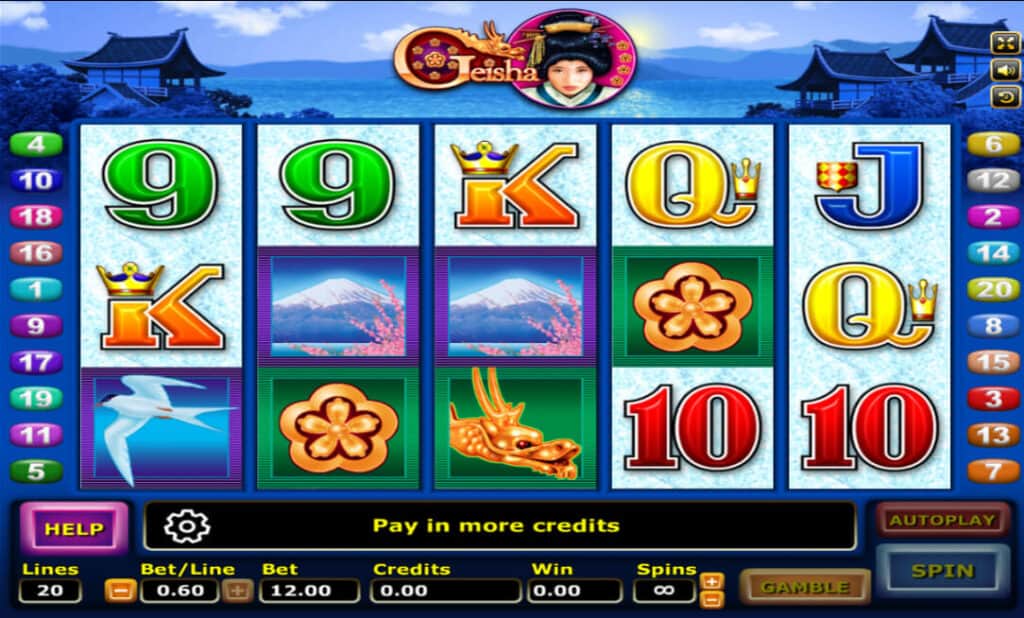Select payline marker number 20

[992, 290]
